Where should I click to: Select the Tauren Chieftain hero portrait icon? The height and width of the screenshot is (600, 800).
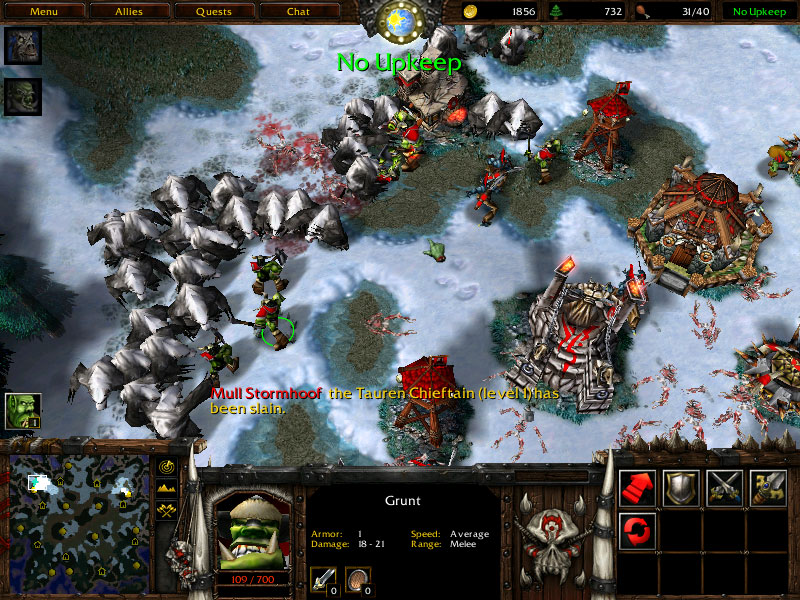coord(22,46)
